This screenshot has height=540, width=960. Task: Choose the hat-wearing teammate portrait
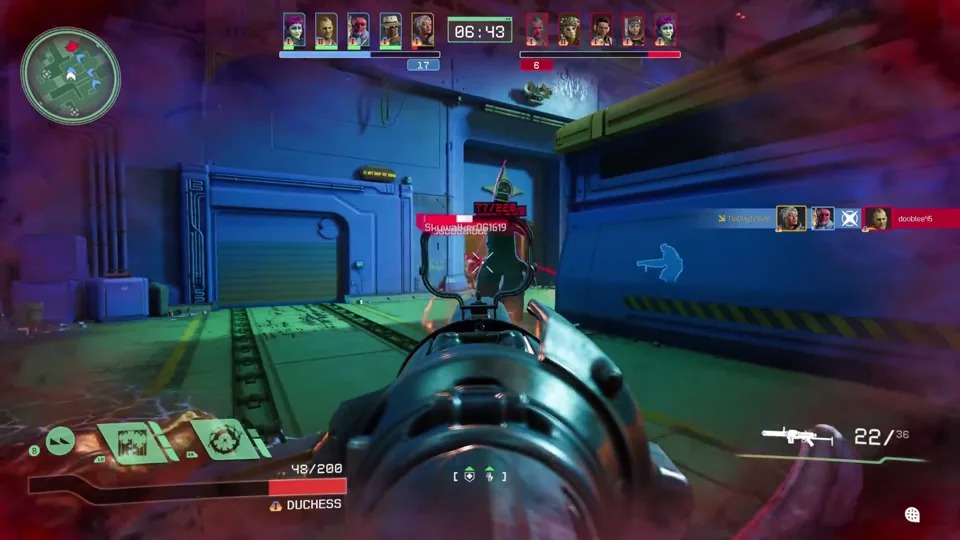click(x=390, y=30)
